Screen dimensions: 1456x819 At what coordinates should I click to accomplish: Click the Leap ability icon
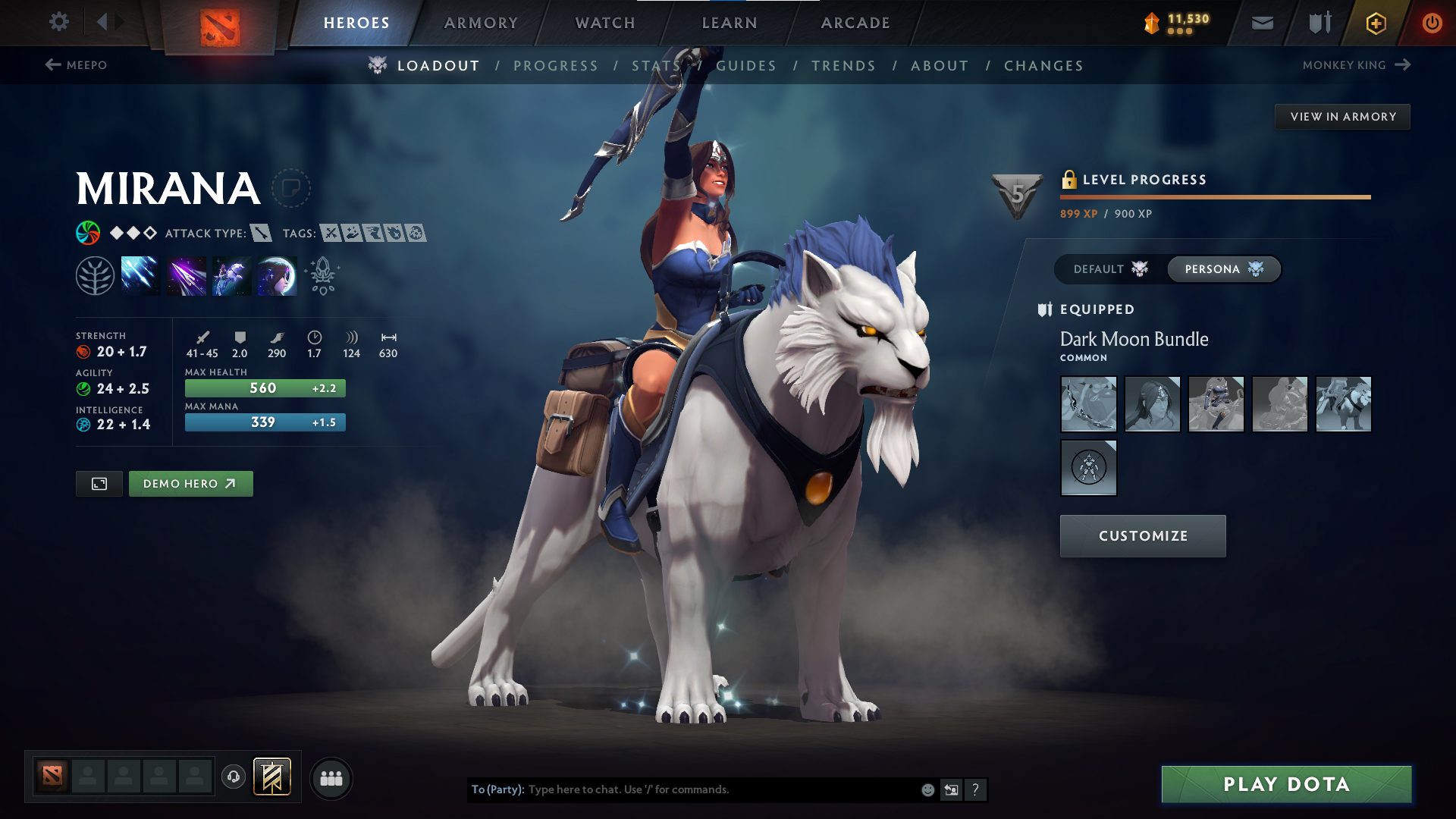tap(231, 275)
